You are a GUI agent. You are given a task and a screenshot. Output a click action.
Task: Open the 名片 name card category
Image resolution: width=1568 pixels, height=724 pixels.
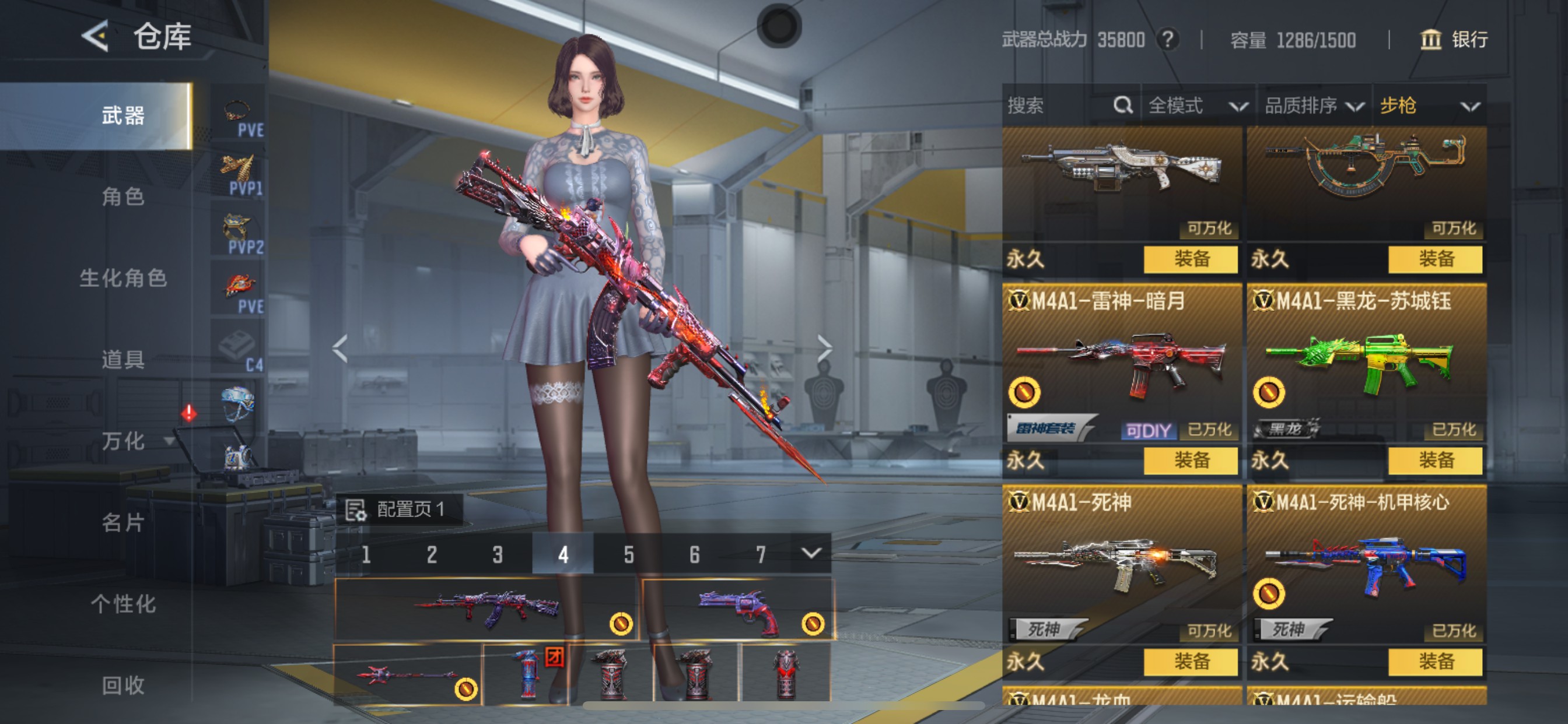click(x=123, y=522)
